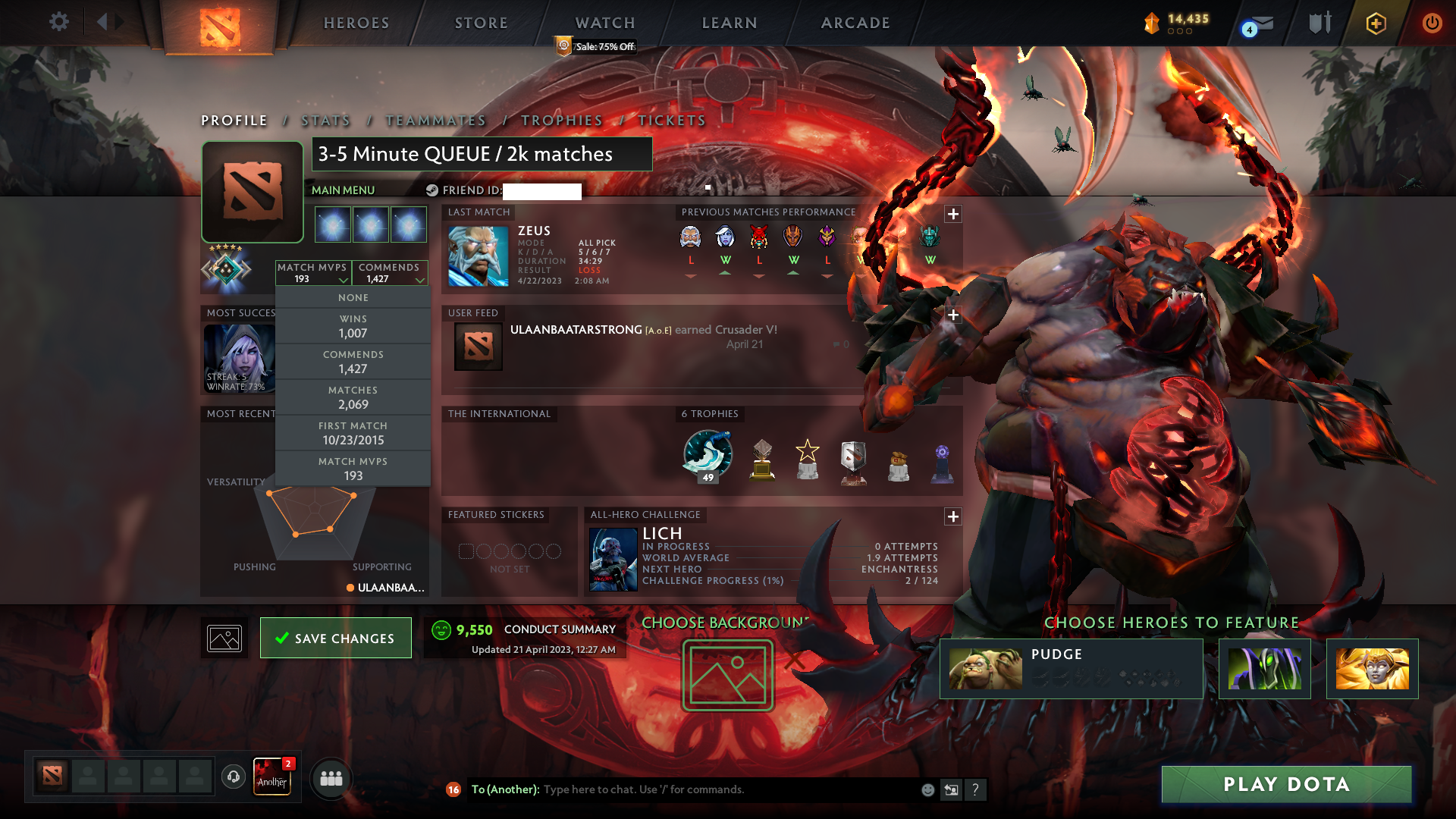Click the red power button to quit
1456x819 pixels.
[1432, 23]
